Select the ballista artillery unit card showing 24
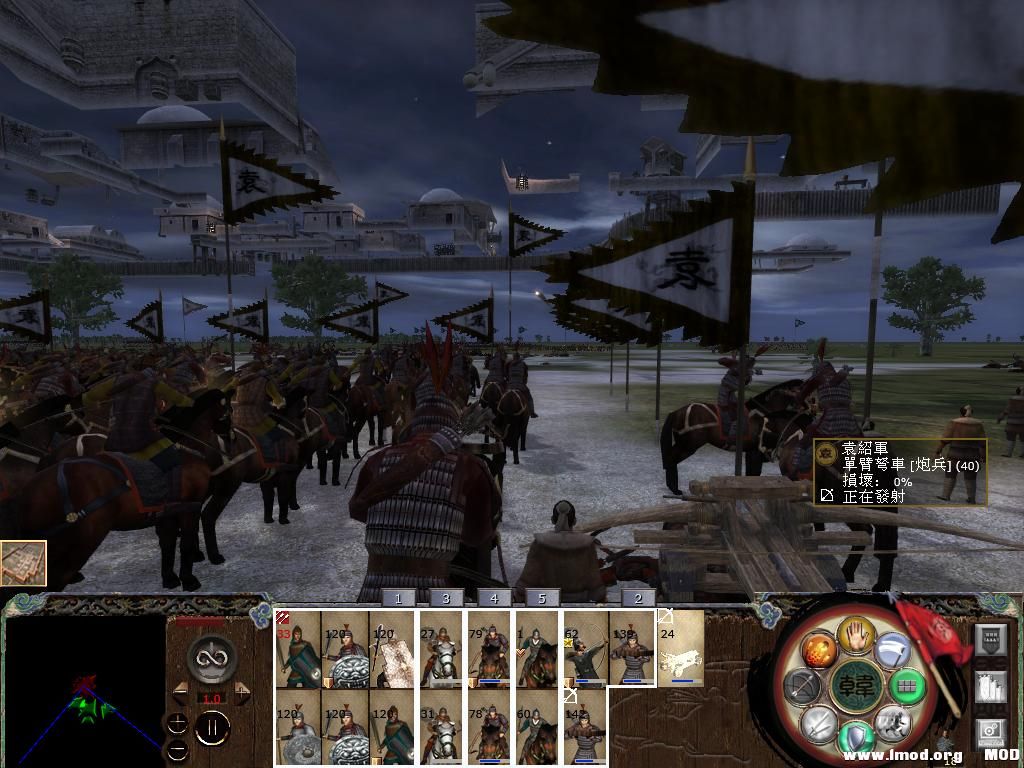1024x768 pixels. coord(681,648)
